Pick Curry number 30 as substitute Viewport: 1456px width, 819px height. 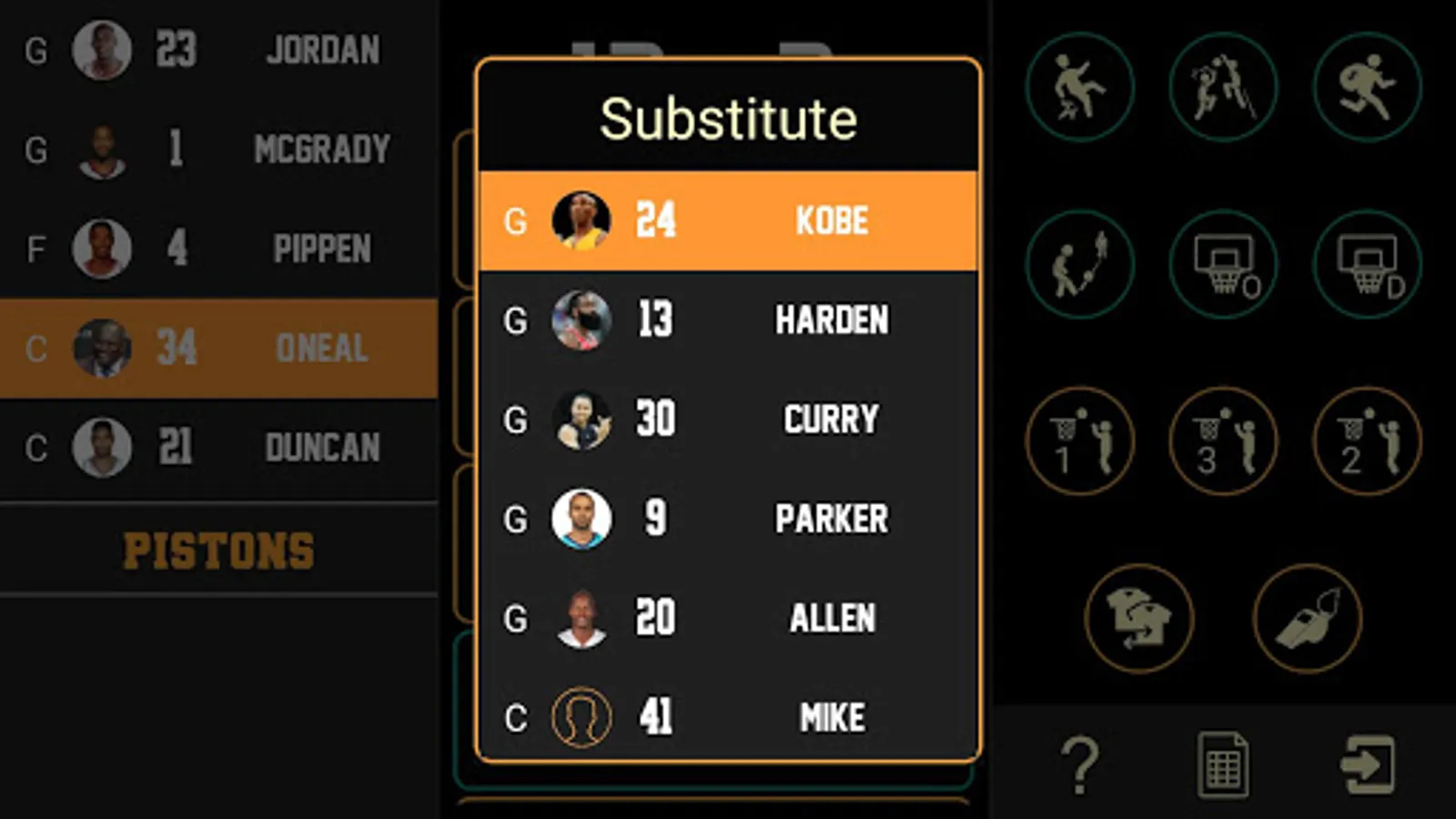click(x=728, y=420)
